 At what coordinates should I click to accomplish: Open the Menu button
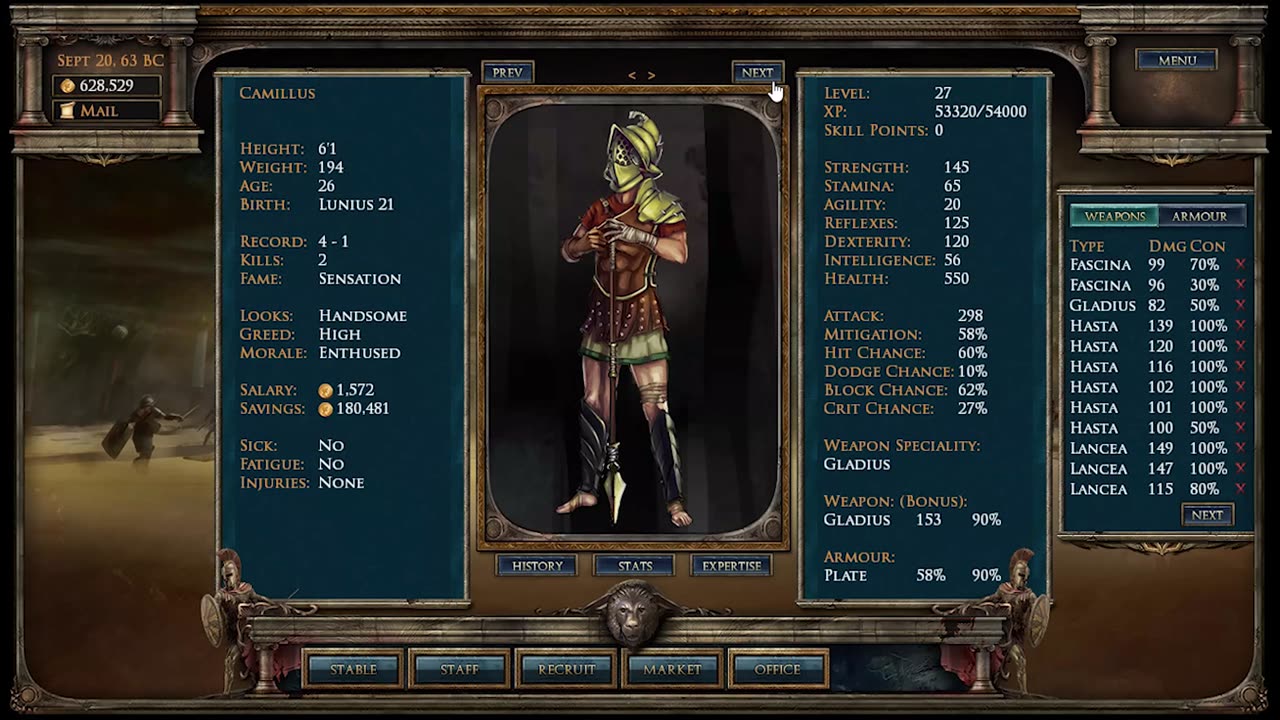click(x=1176, y=60)
